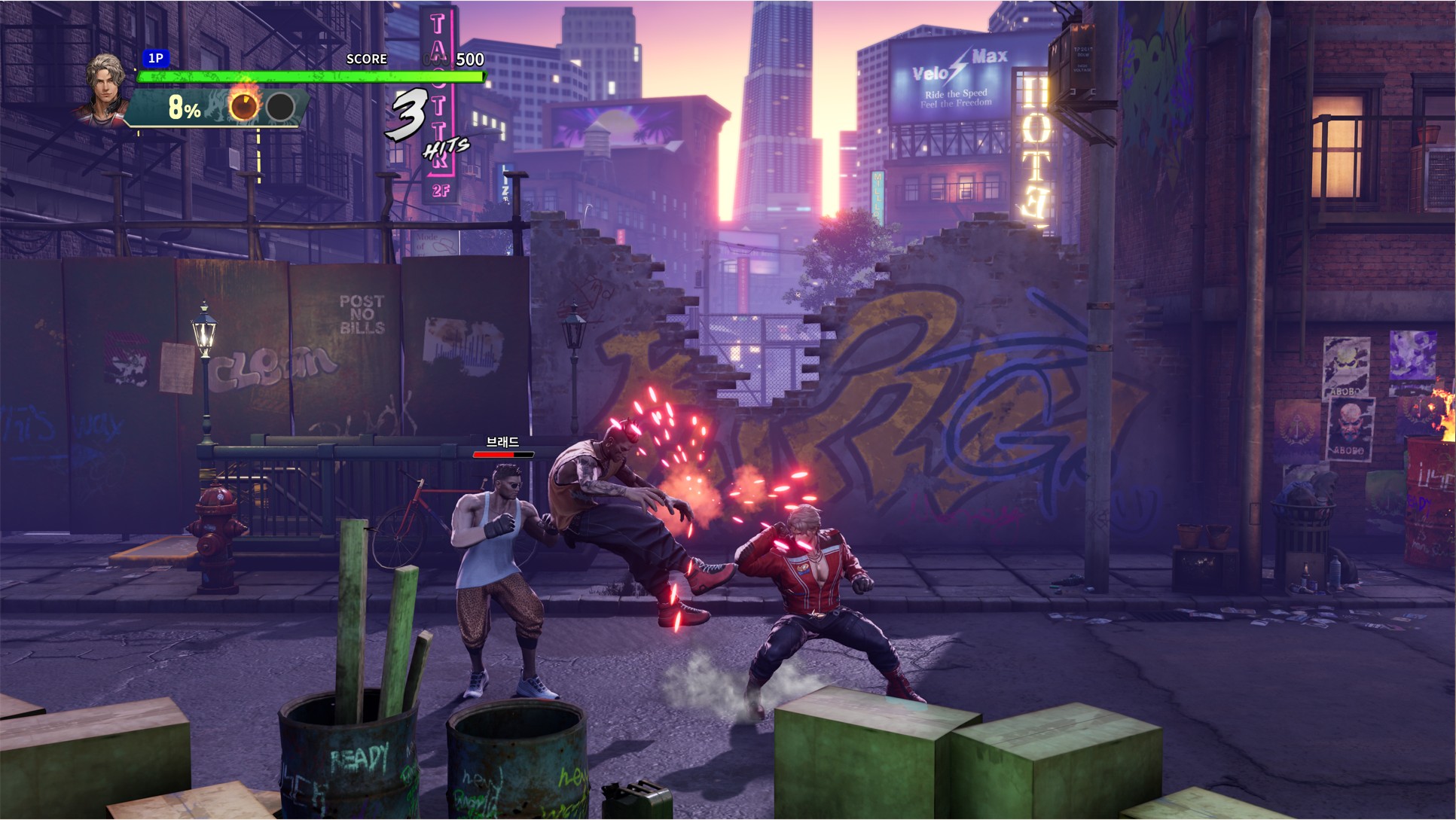Select the empty dark orb slot
The width and height of the screenshot is (1456, 820).
coord(280,108)
